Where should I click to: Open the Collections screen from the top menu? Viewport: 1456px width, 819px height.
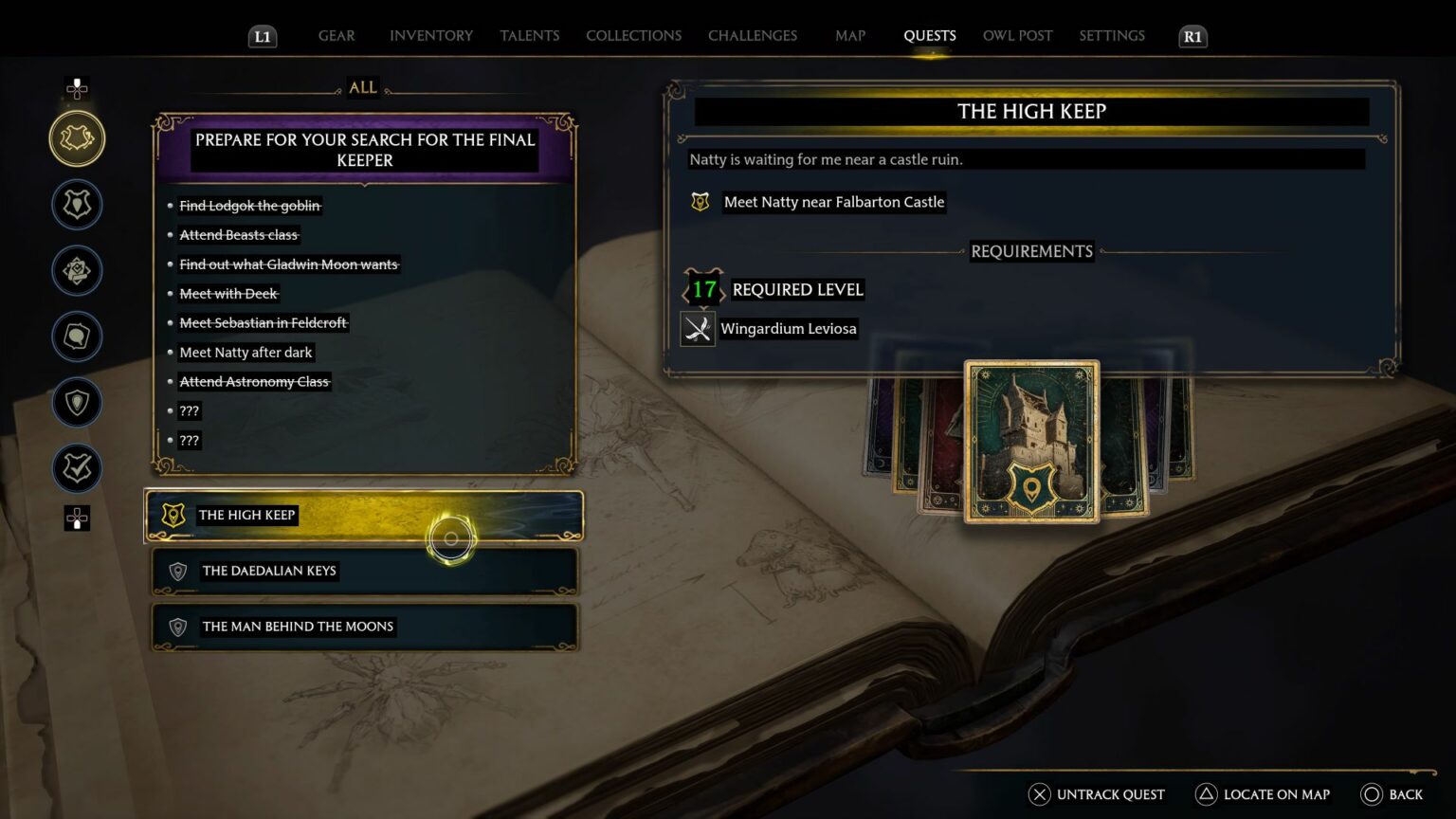click(x=633, y=35)
